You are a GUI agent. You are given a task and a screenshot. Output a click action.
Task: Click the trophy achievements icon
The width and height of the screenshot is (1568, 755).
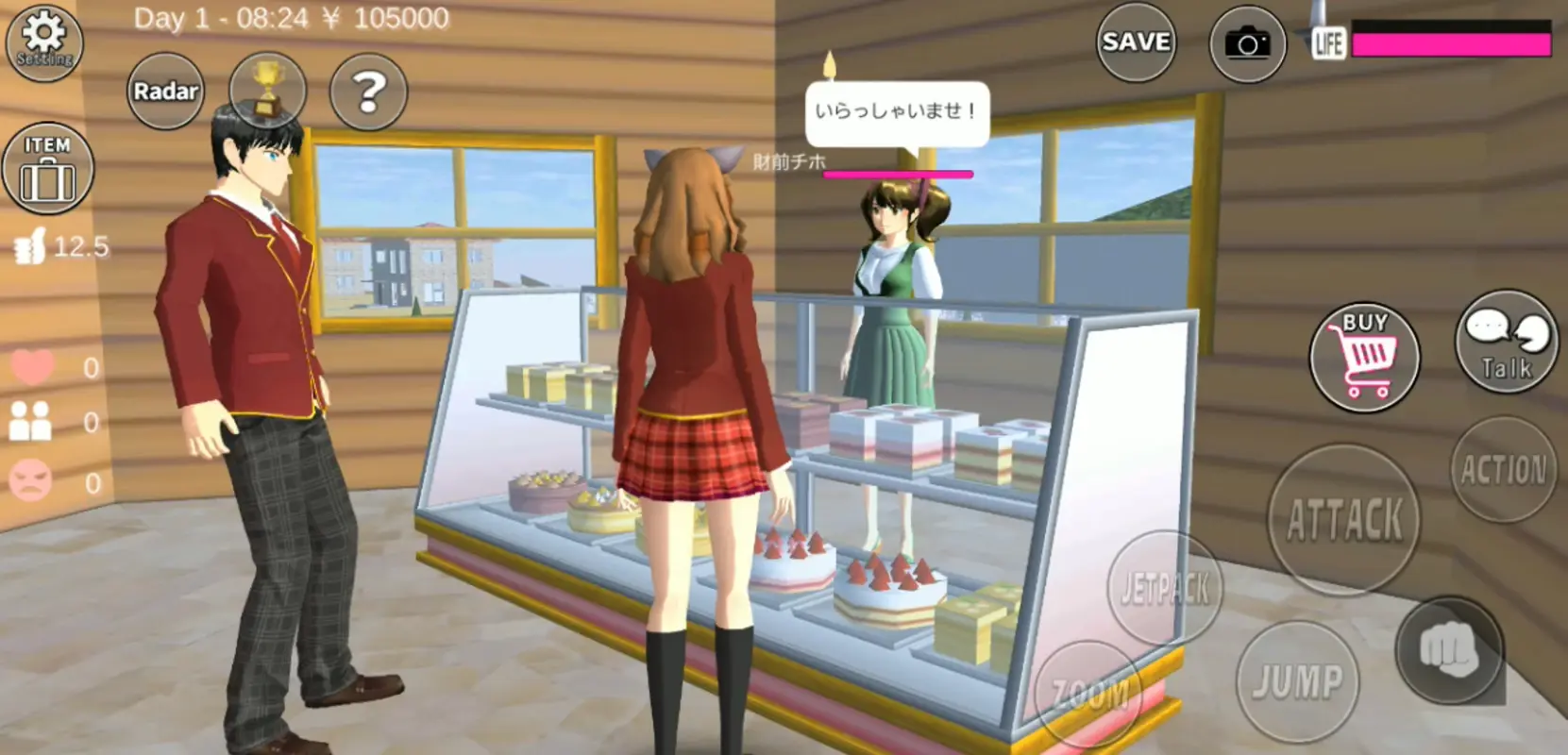click(267, 90)
